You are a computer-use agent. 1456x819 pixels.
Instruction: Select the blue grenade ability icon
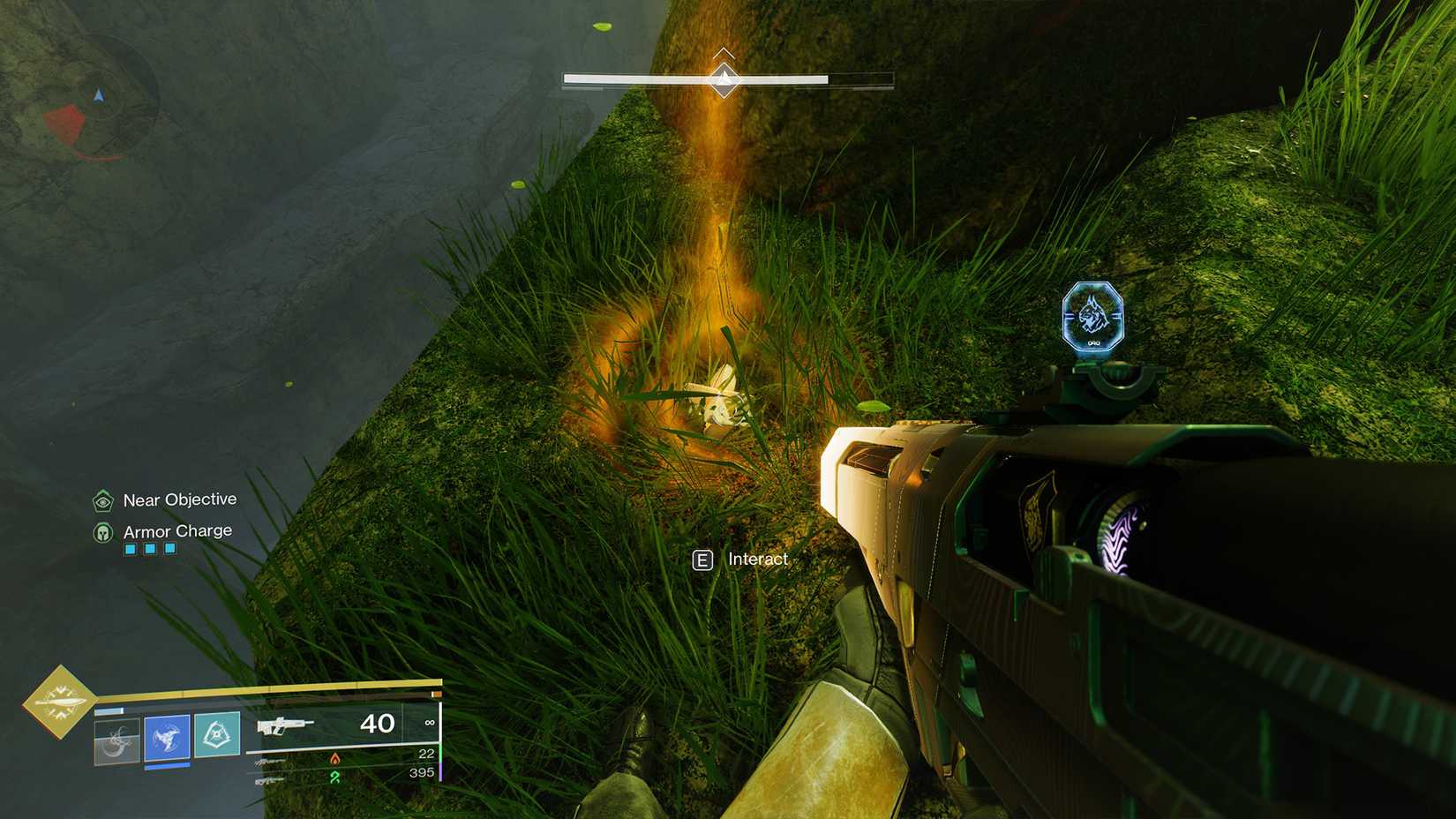(166, 737)
